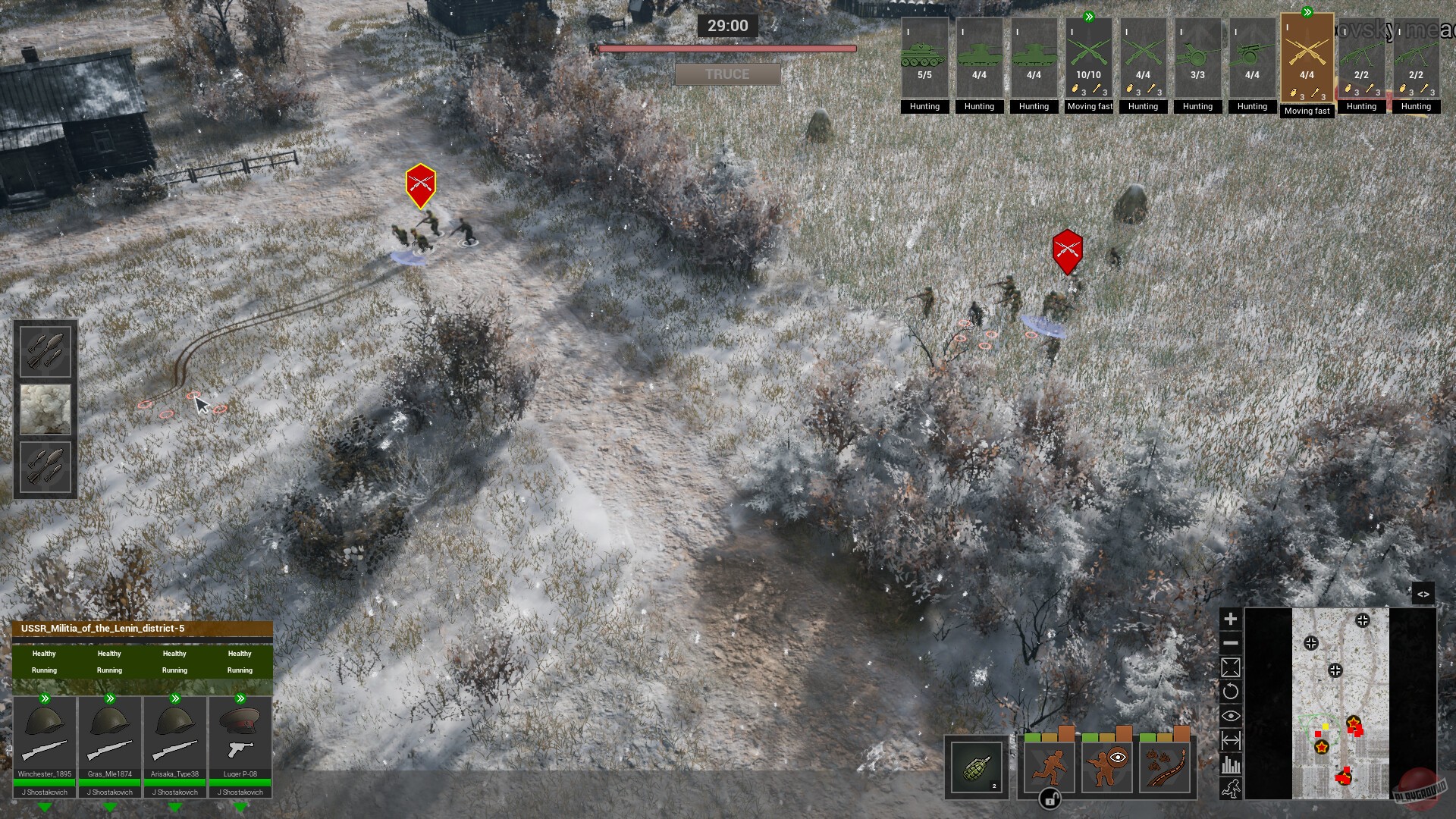This screenshot has width=1456, height=819.
Task: Activate the running stance command
Action: pyautogui.click(x=1048, y=767)
